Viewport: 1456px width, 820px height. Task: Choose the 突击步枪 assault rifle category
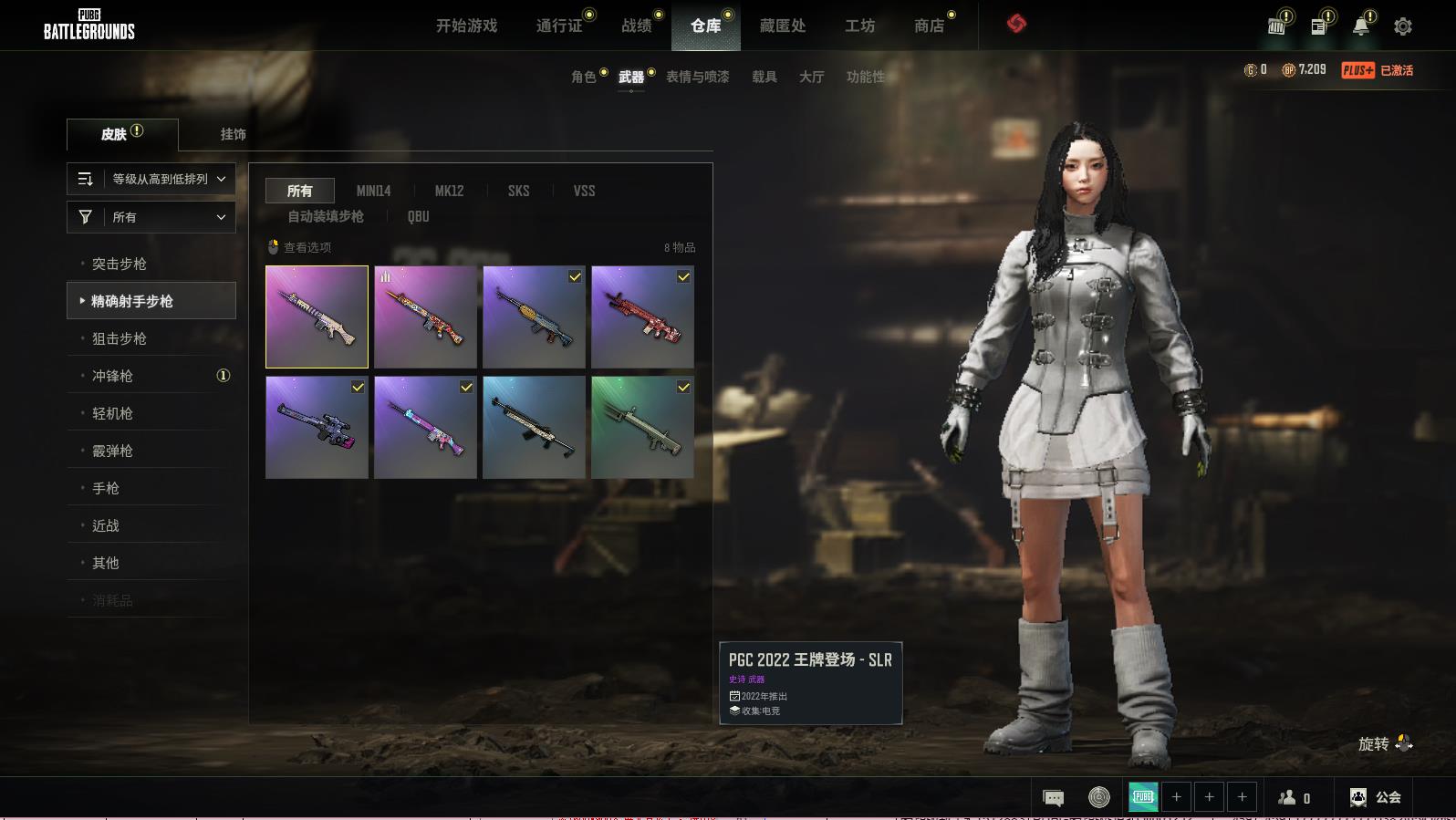point(119,264)
